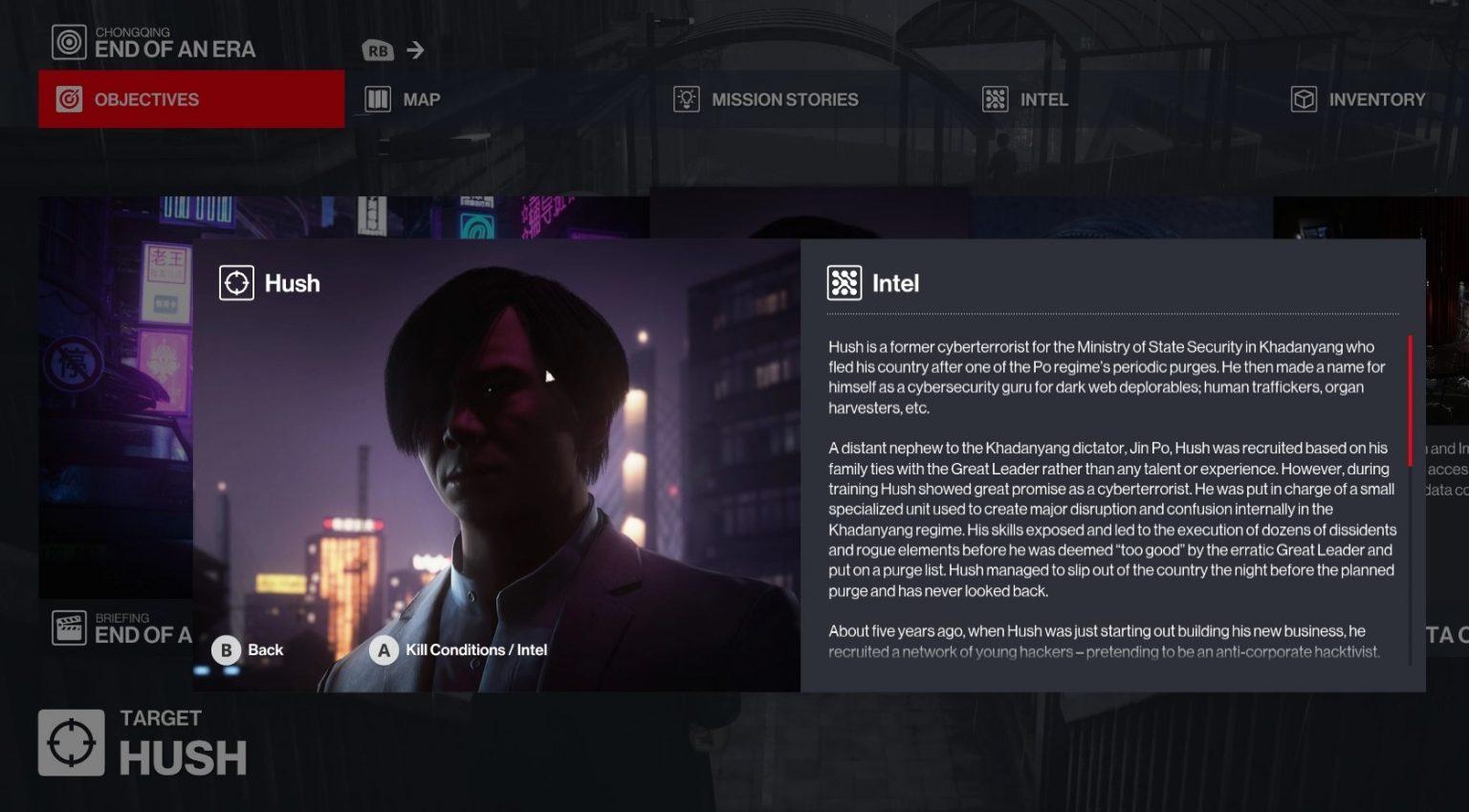Click Back to exit the target view
The image size is (1469, 812).
pos(264,649)
